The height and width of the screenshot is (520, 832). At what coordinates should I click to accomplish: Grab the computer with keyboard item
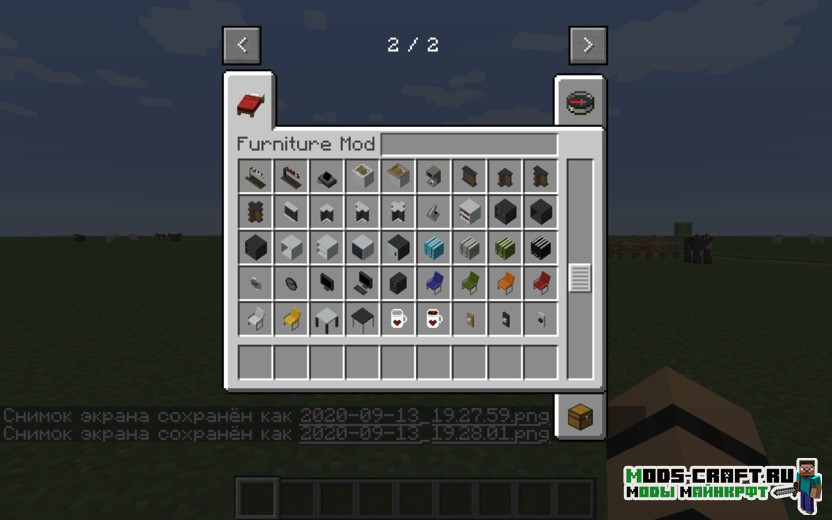tap(362, 283)
